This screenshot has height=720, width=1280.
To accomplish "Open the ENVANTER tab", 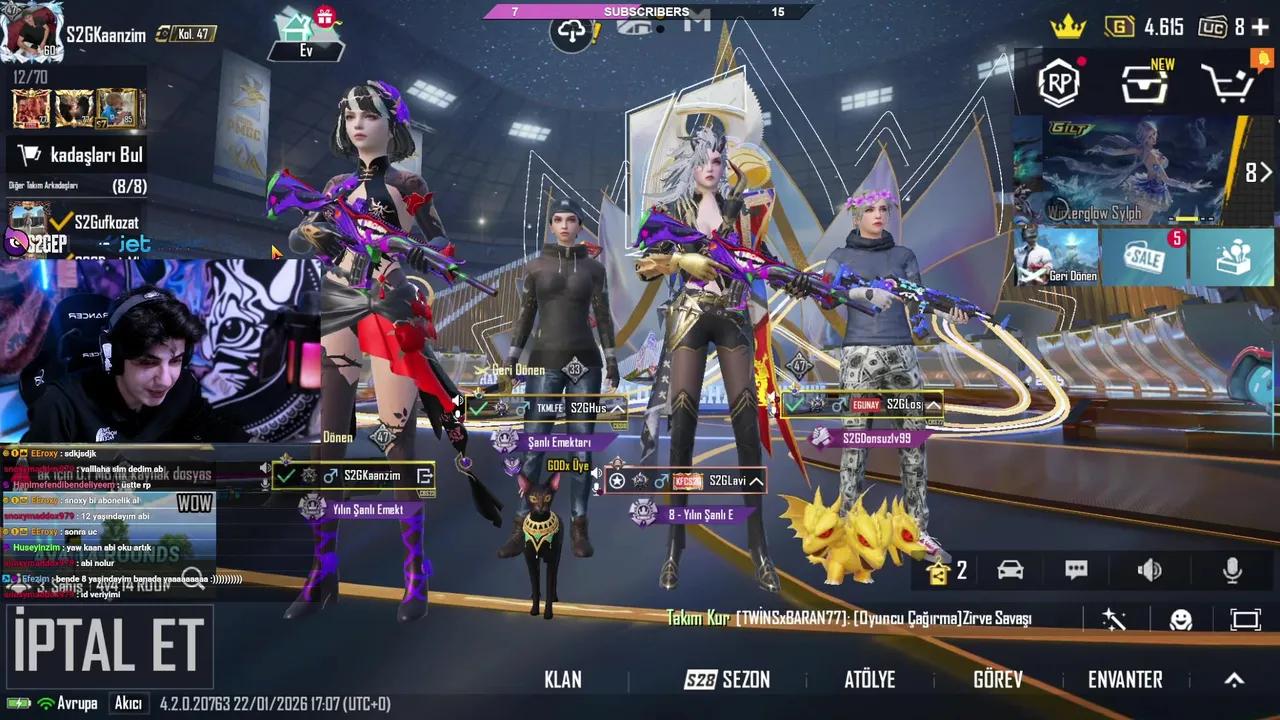I will pos(1125,680).
